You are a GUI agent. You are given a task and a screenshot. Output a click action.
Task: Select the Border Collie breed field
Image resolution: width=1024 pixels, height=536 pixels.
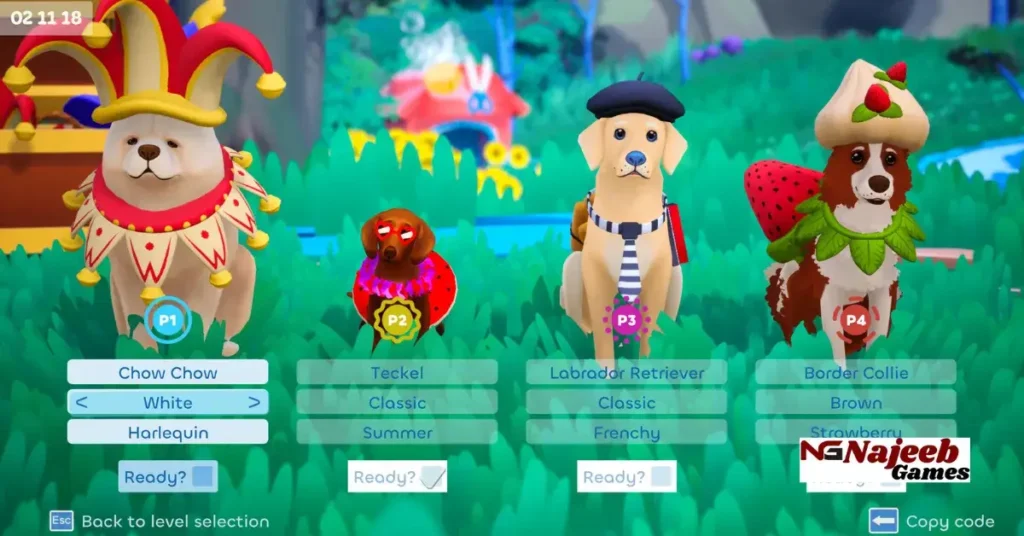tap(856, 373)
